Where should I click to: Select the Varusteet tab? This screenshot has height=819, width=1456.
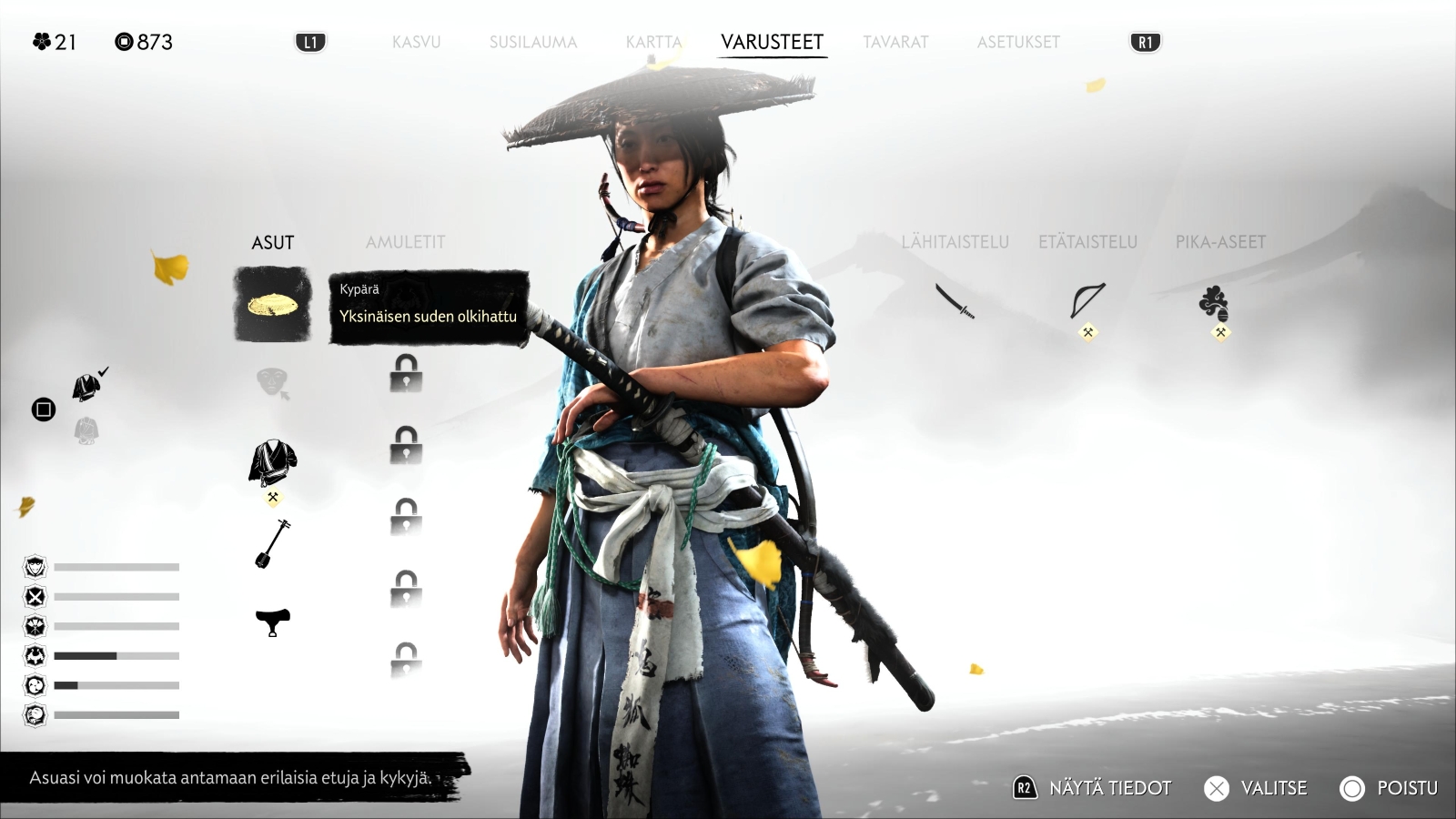pyautogui.click(x=772, y=42)
